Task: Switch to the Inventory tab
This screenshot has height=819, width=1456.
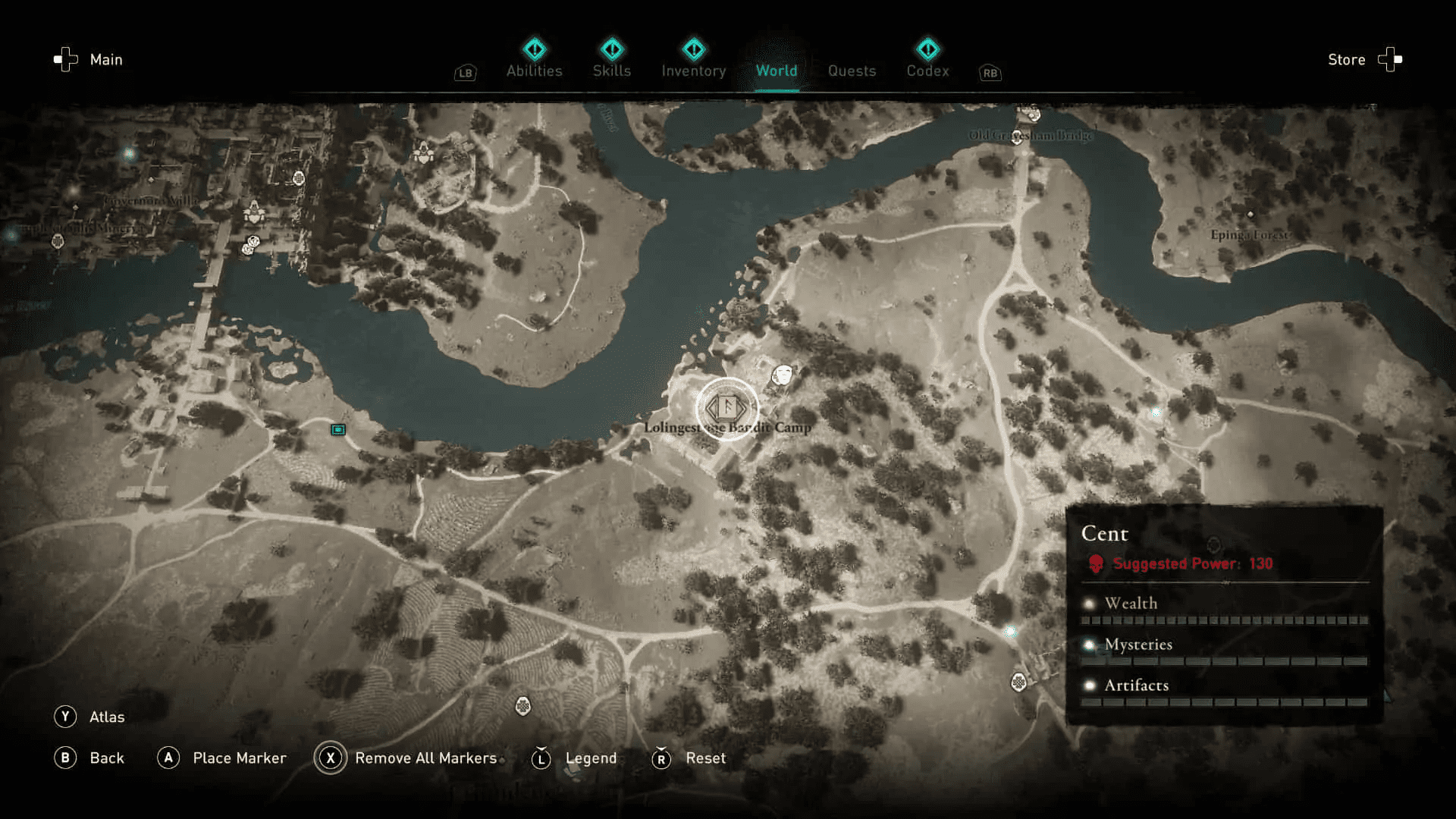Action: coord(693,70)
